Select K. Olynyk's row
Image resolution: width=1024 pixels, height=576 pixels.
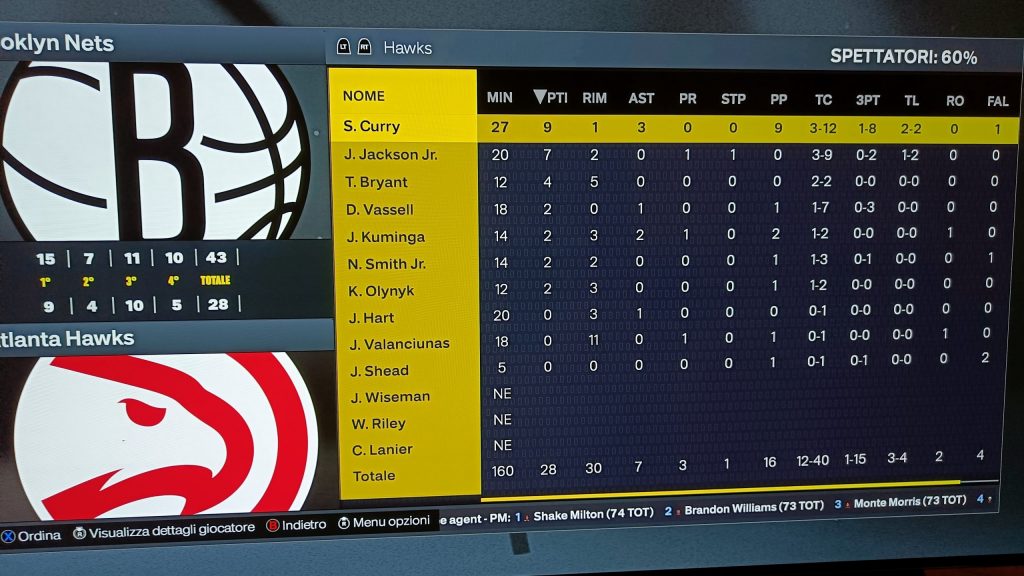click(379, 291)
